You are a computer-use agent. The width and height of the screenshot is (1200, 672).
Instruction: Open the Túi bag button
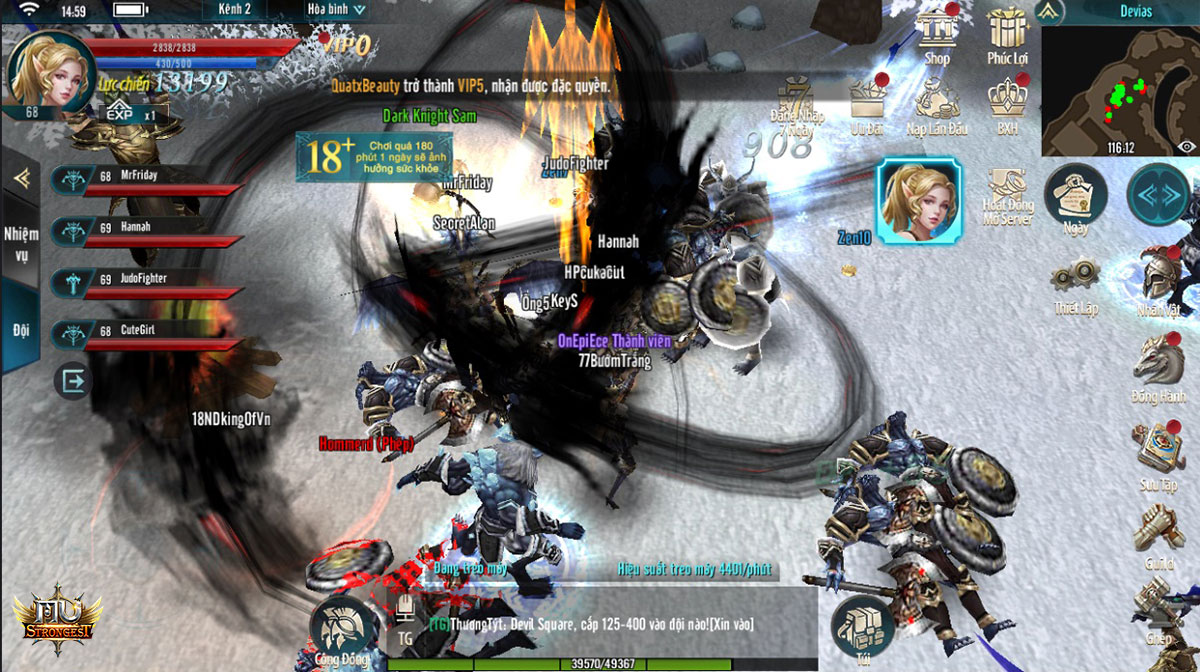click(x=862, y=628)
